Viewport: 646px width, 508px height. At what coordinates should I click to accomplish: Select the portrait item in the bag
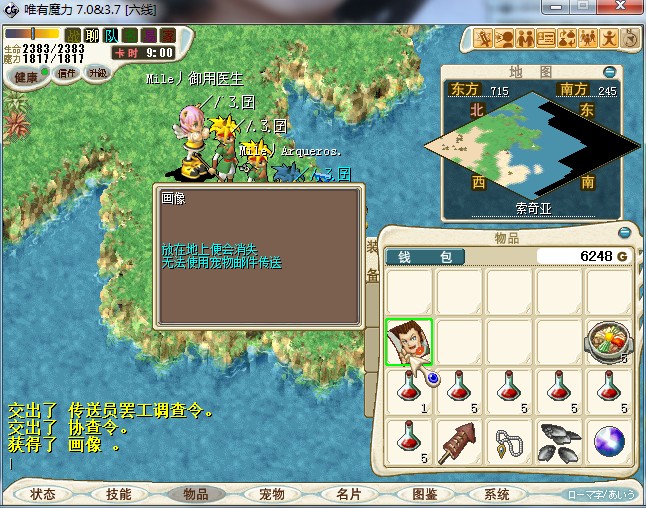pos(409,343)
